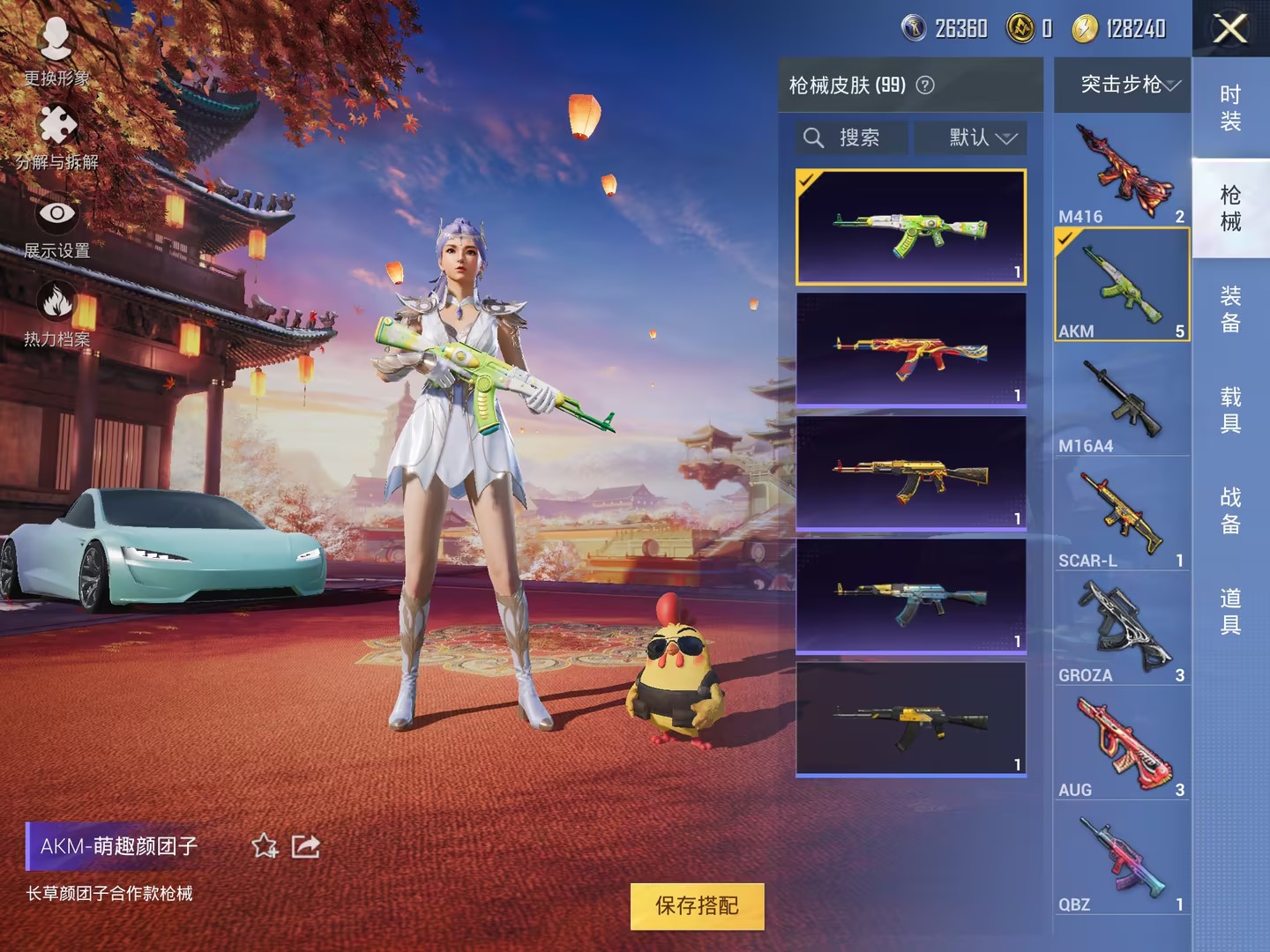Click 保存搭配 to save the loadout
This screenshot has width=1270, height=952.
pyautogui.click(x=697, y=905)
